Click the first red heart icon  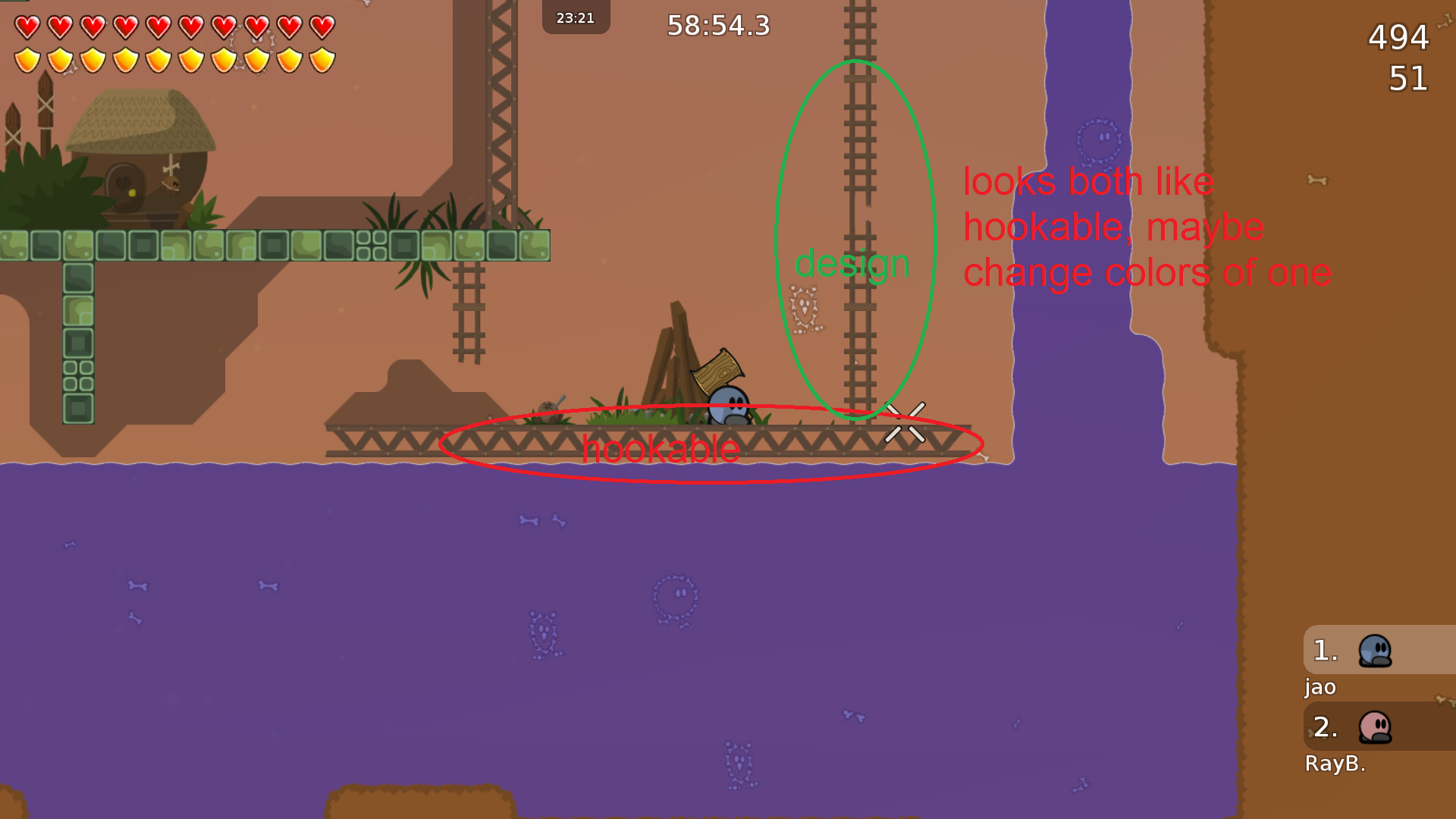click(29, 25)
